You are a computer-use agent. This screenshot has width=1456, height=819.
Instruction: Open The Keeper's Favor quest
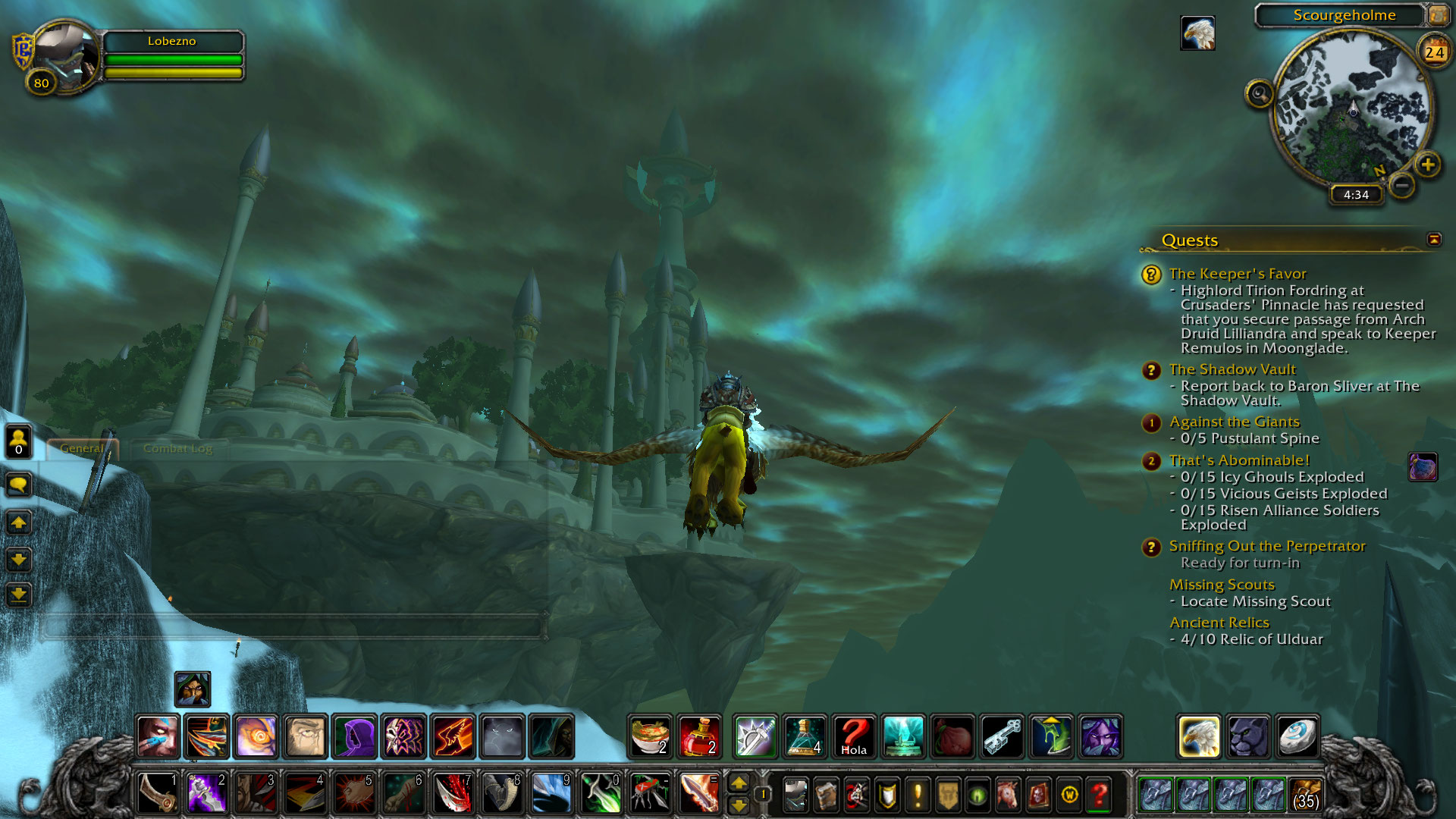[x=1237, y=274]
